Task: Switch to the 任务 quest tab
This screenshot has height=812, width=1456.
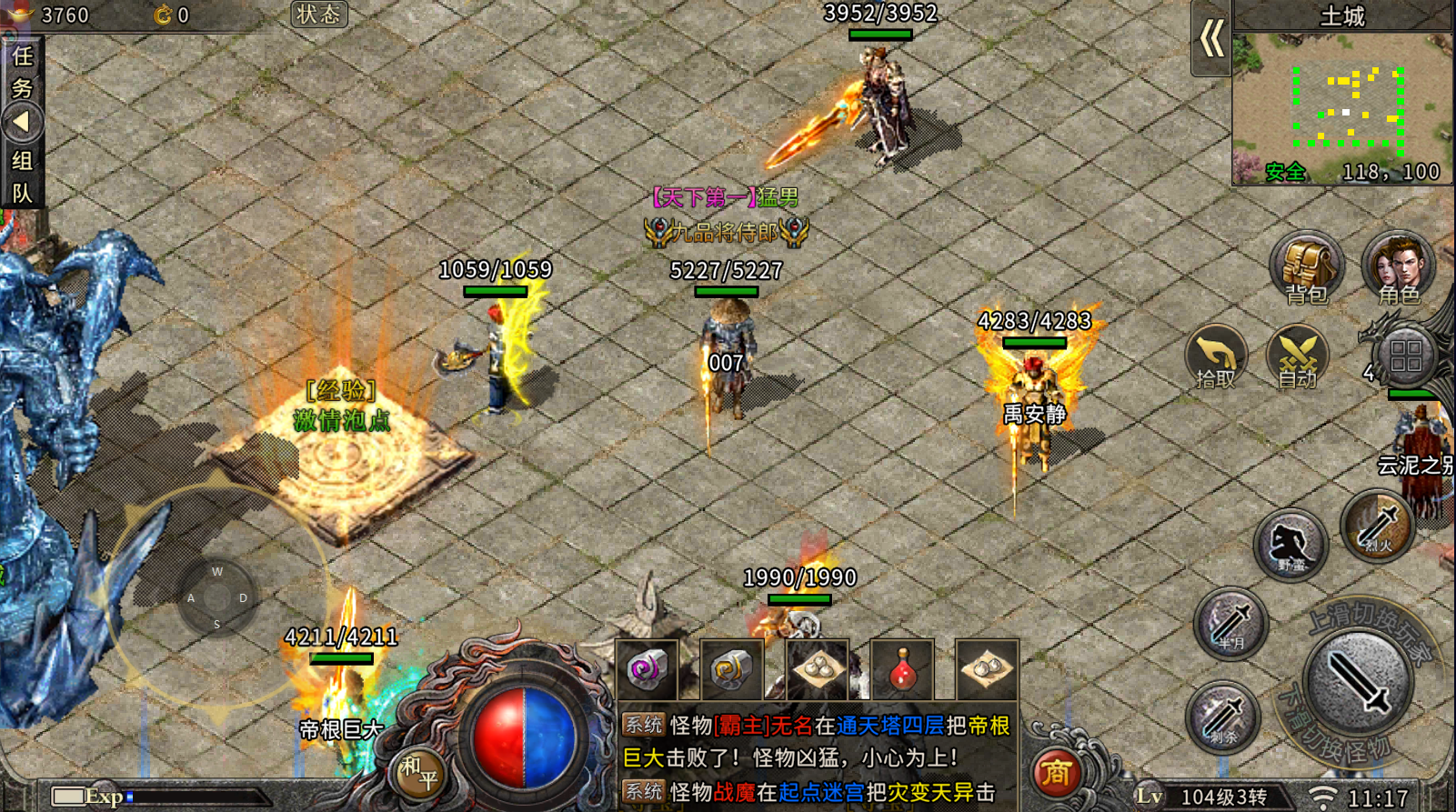Action: click(x=22, y=72)
